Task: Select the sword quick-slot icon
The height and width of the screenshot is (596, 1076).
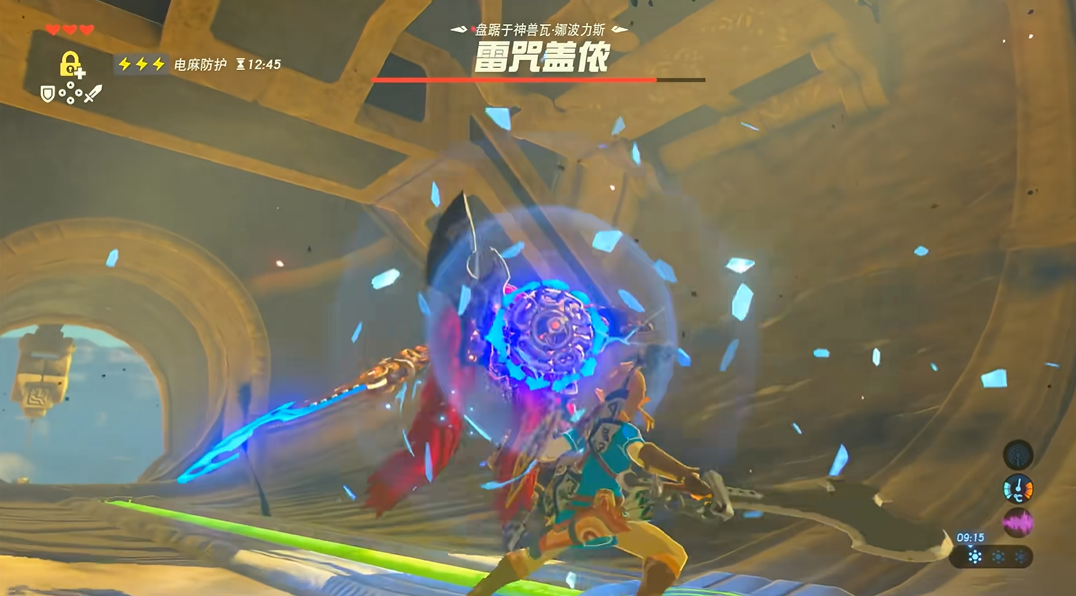Action: 93,94
